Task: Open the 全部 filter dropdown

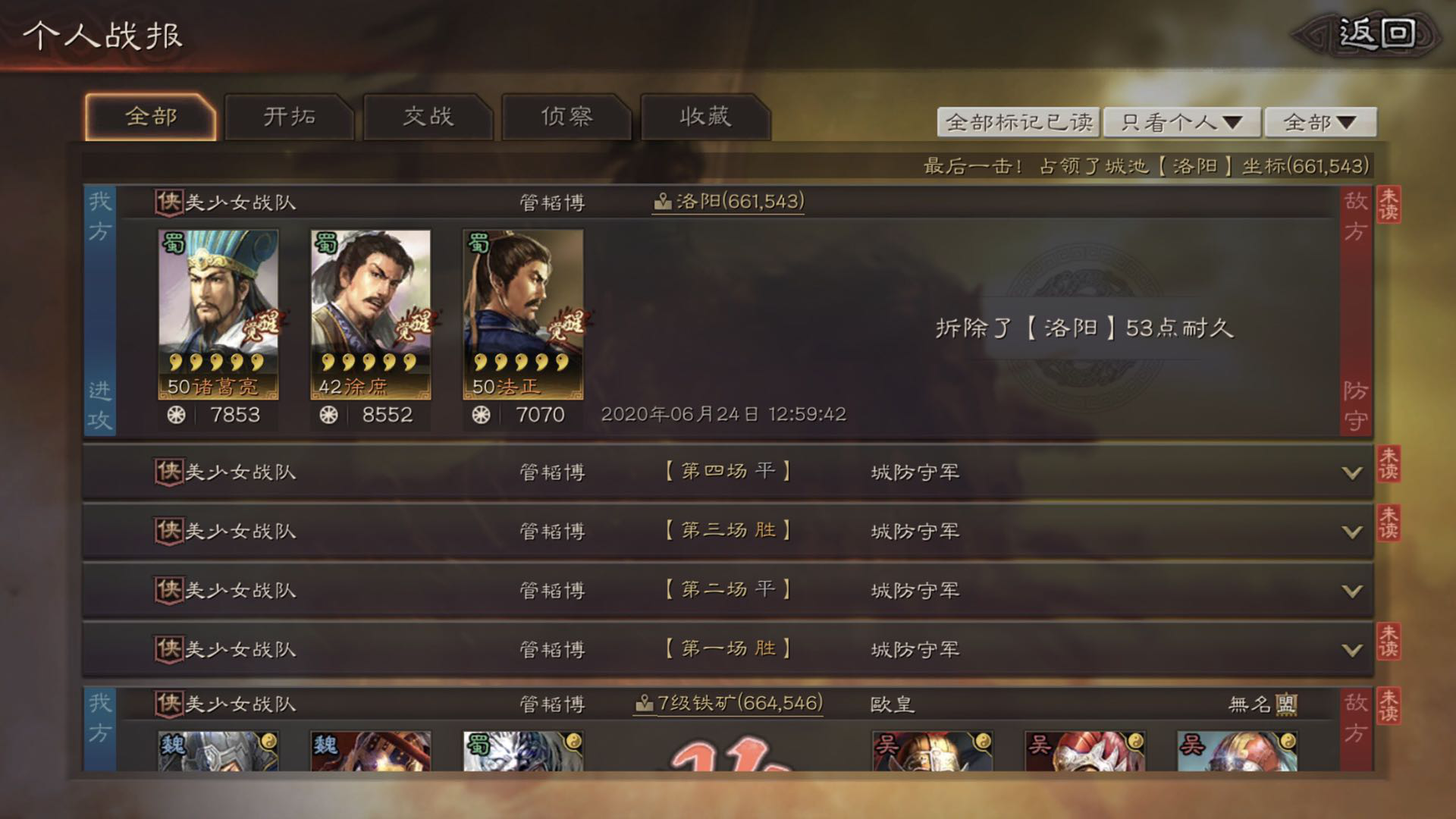Action: click(x=1319, y=122)
